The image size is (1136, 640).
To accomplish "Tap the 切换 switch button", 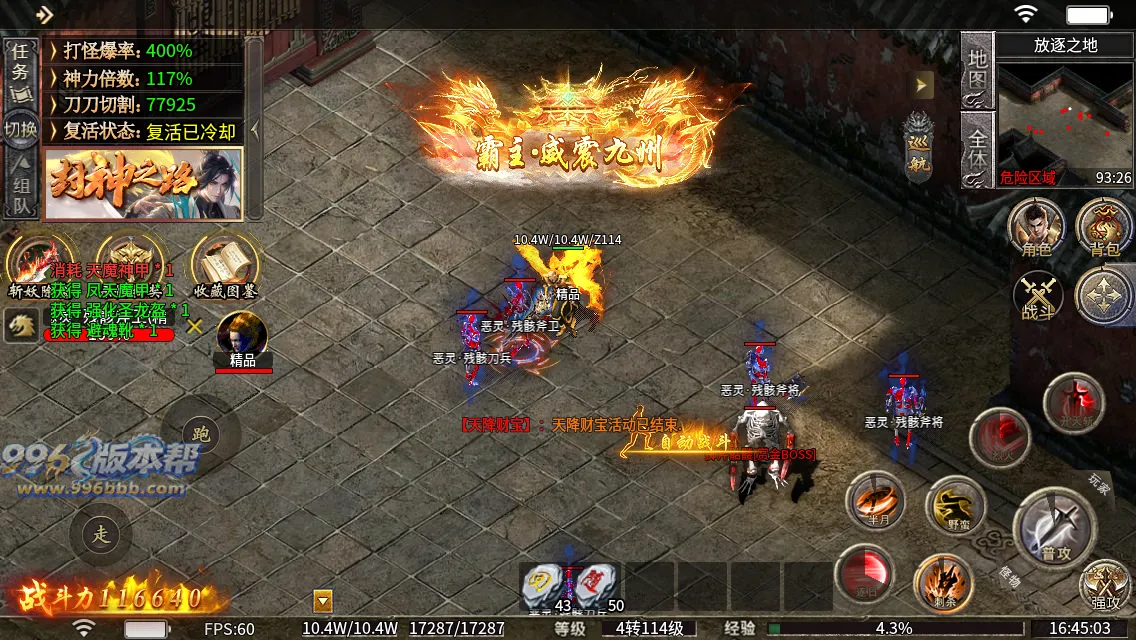I will pyautogui.click(x=20, y=129).
